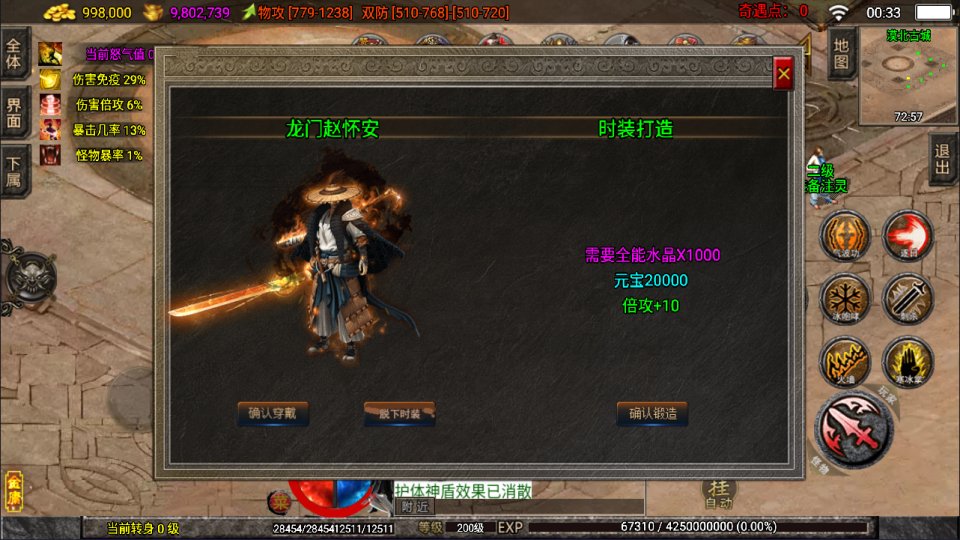Use the golden palm skill icon
The image size is (960, 540).
coord(907,361)
